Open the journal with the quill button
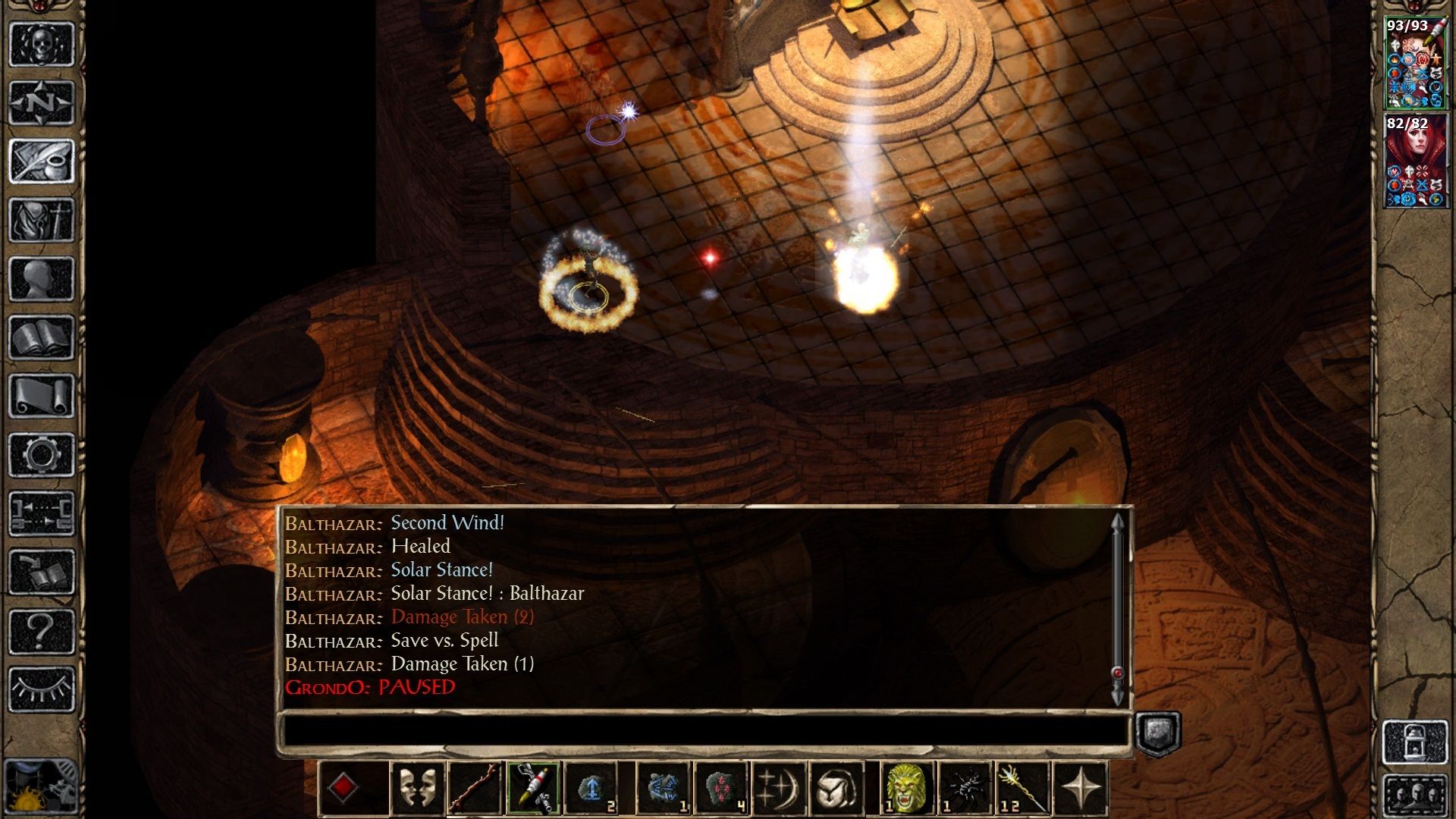The width and height of the screenshot is (1456, 819). point(42,161)
